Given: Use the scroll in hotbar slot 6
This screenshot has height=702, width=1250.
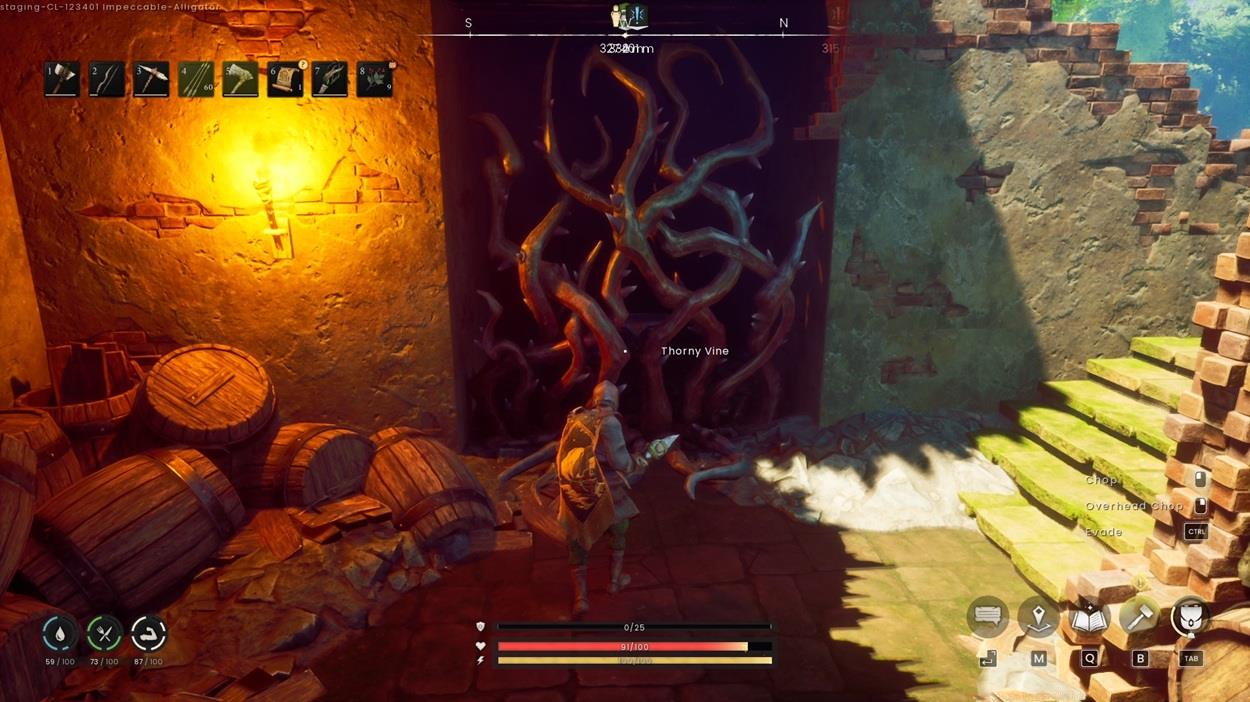Looking at the screenshot, I should tap(285, 80).
